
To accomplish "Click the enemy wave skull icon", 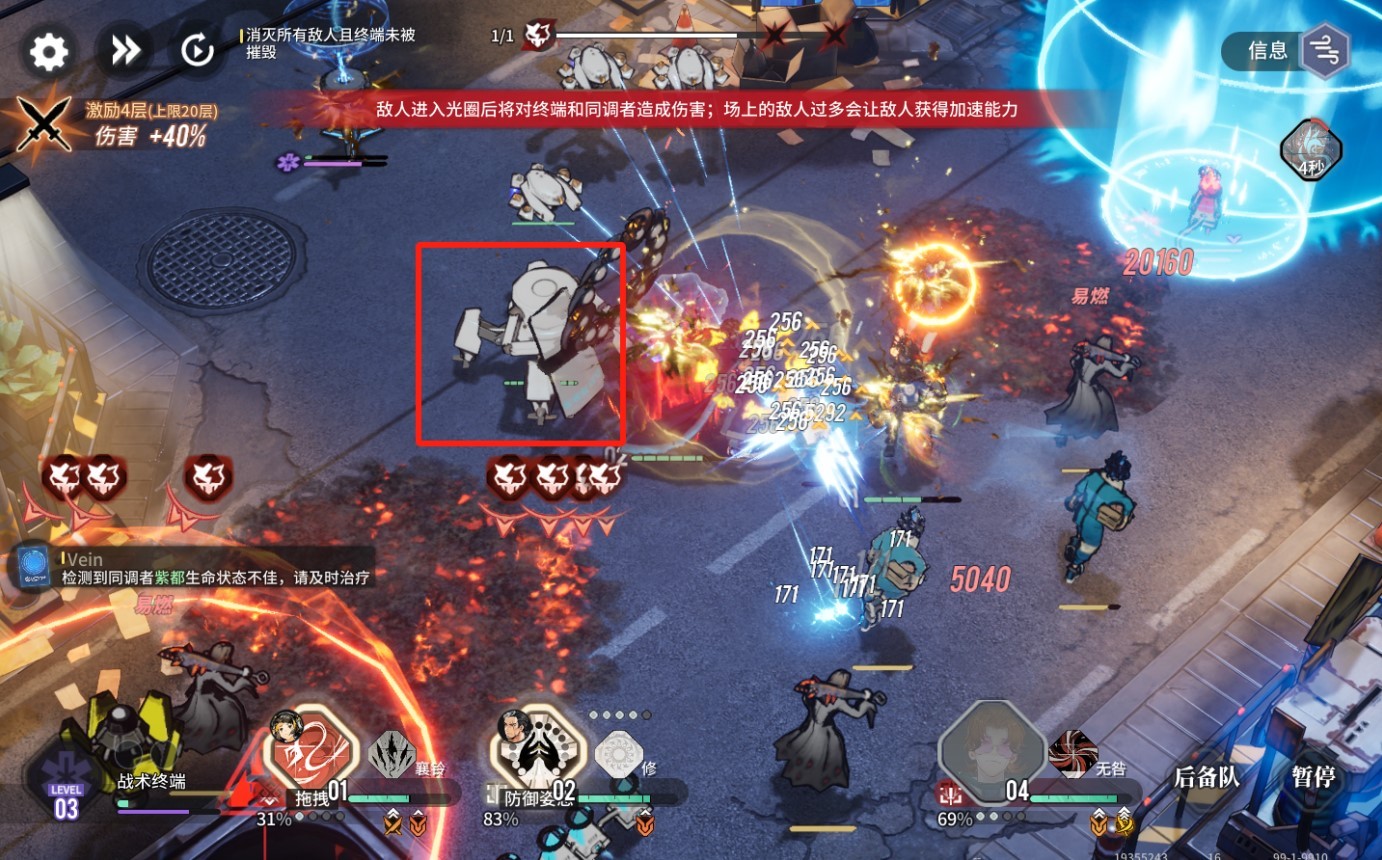I will (539, 36).
